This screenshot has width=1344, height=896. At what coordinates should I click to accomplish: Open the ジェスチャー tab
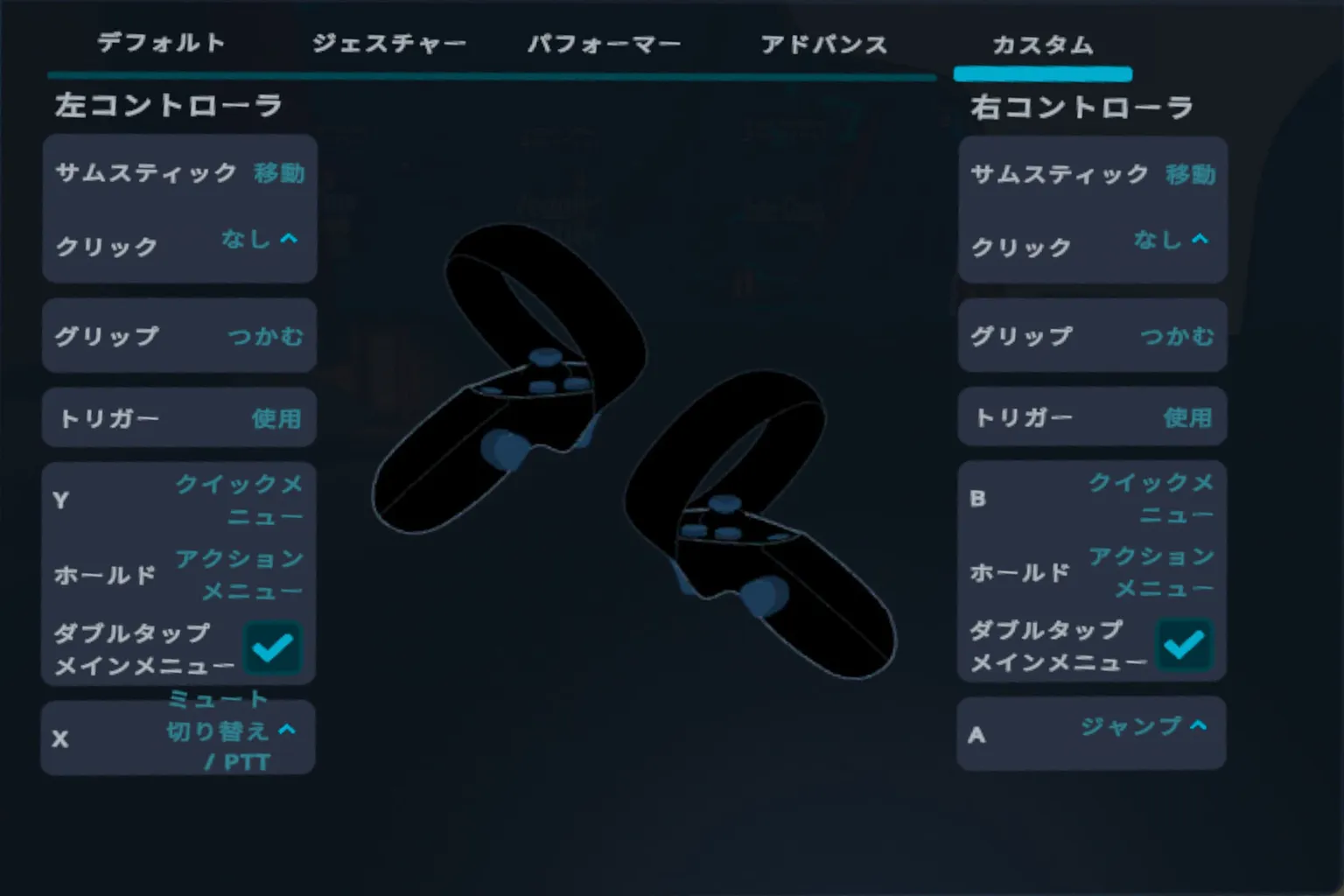tap(388, 44)
